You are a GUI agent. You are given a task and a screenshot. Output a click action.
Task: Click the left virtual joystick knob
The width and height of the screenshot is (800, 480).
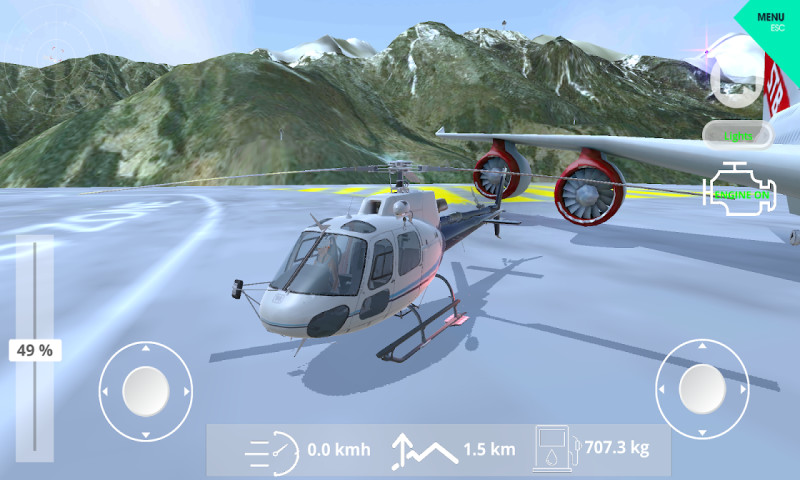tap(145, 390)
